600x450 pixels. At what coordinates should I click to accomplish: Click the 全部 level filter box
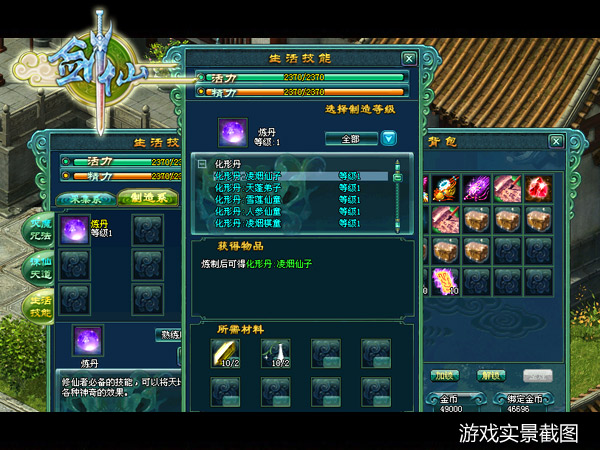350,138
